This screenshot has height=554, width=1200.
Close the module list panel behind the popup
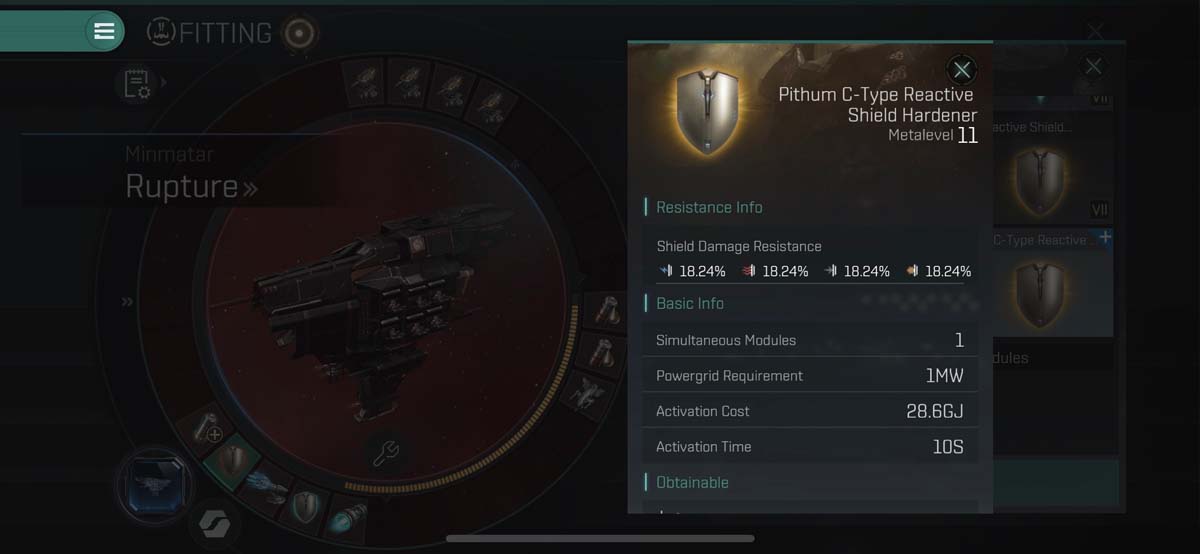(x=1093, y=66)
